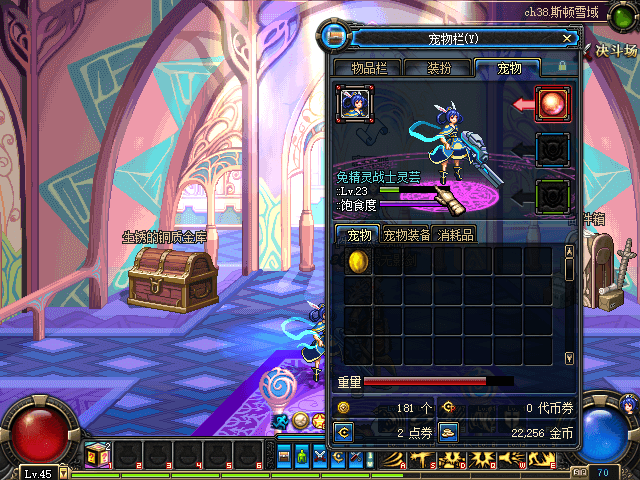Image resolution: width=640 pixels, height=480 pixels.
Task: Click the blue-framed empty pet equipment slot
Action: tap(552, 149)
